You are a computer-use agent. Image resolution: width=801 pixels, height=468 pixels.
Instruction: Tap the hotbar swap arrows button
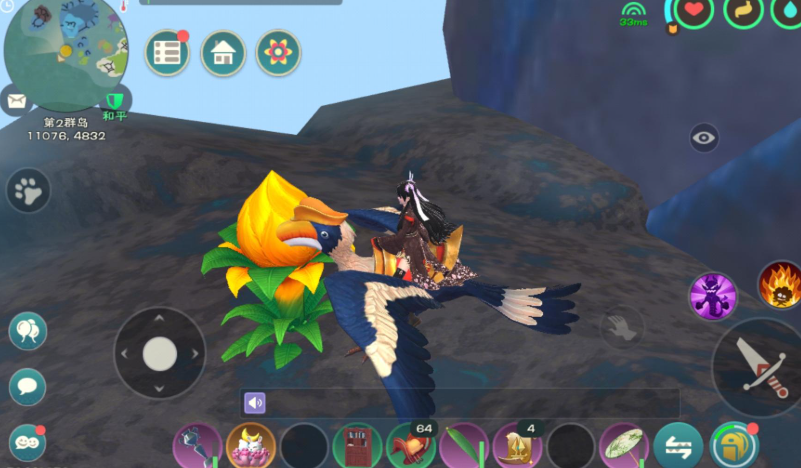(x=678, y=446)
